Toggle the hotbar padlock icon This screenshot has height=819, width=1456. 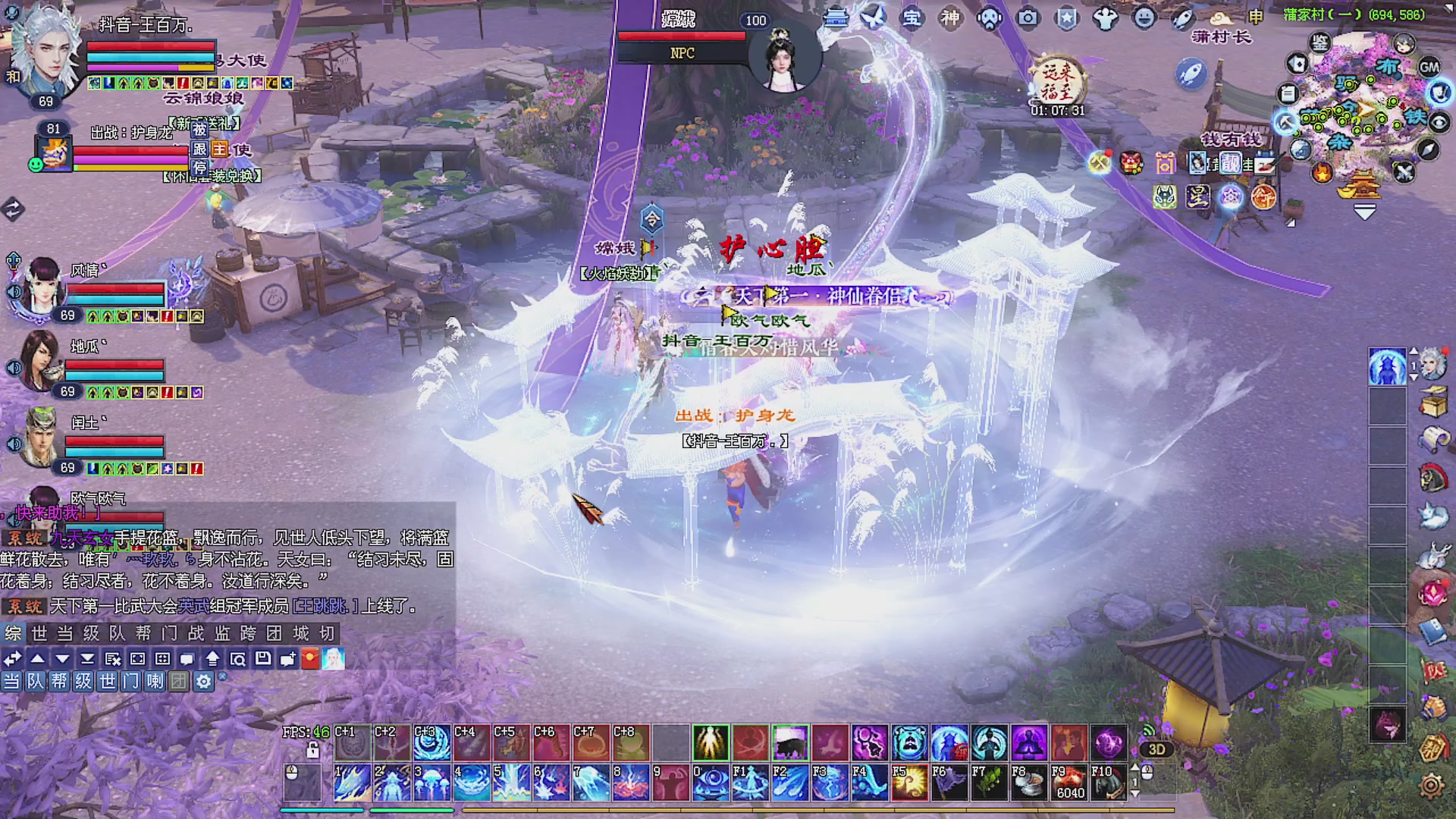tap(312, 751)
